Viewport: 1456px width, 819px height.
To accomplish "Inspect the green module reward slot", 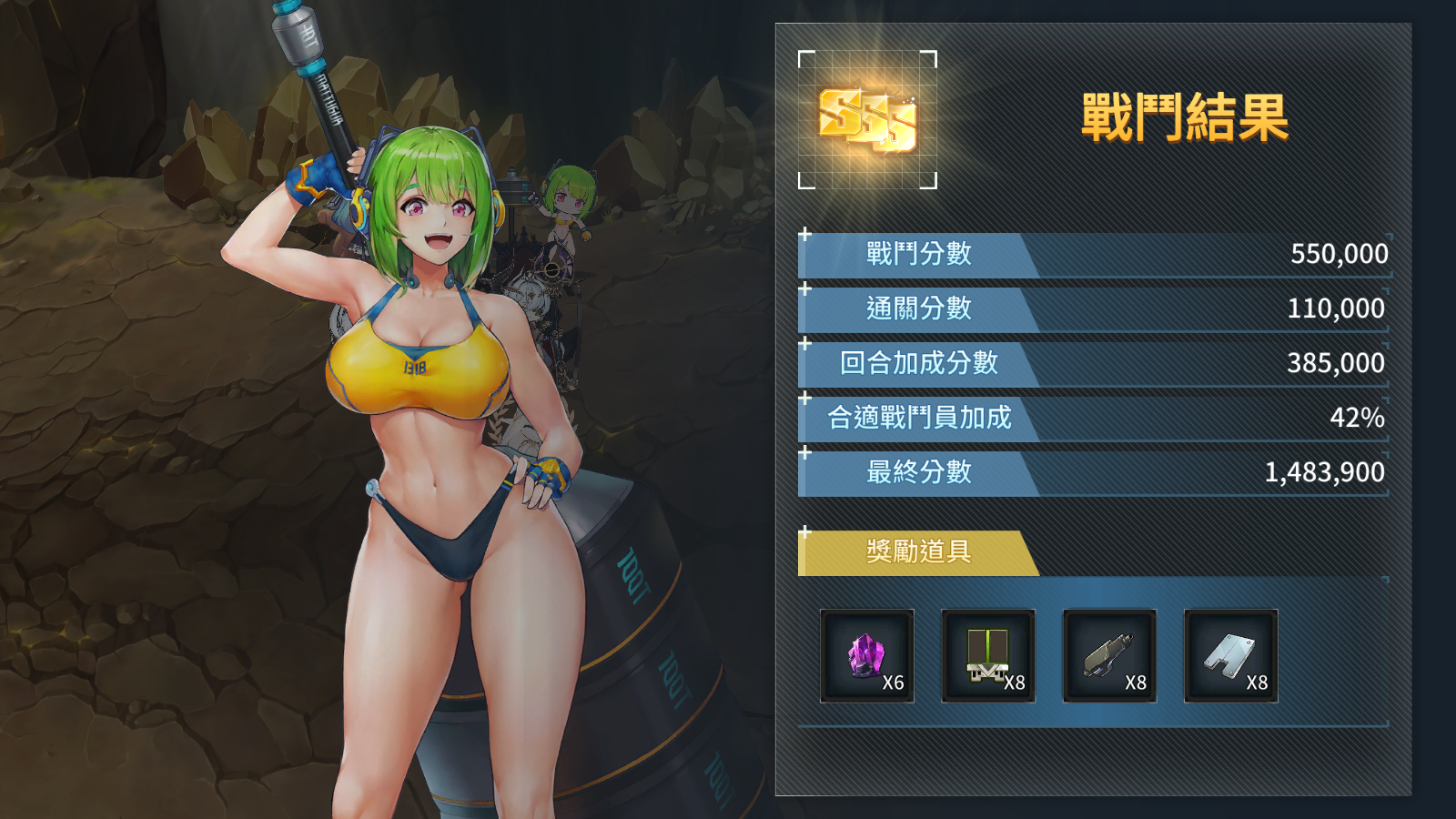I will (x=987, y=655).
